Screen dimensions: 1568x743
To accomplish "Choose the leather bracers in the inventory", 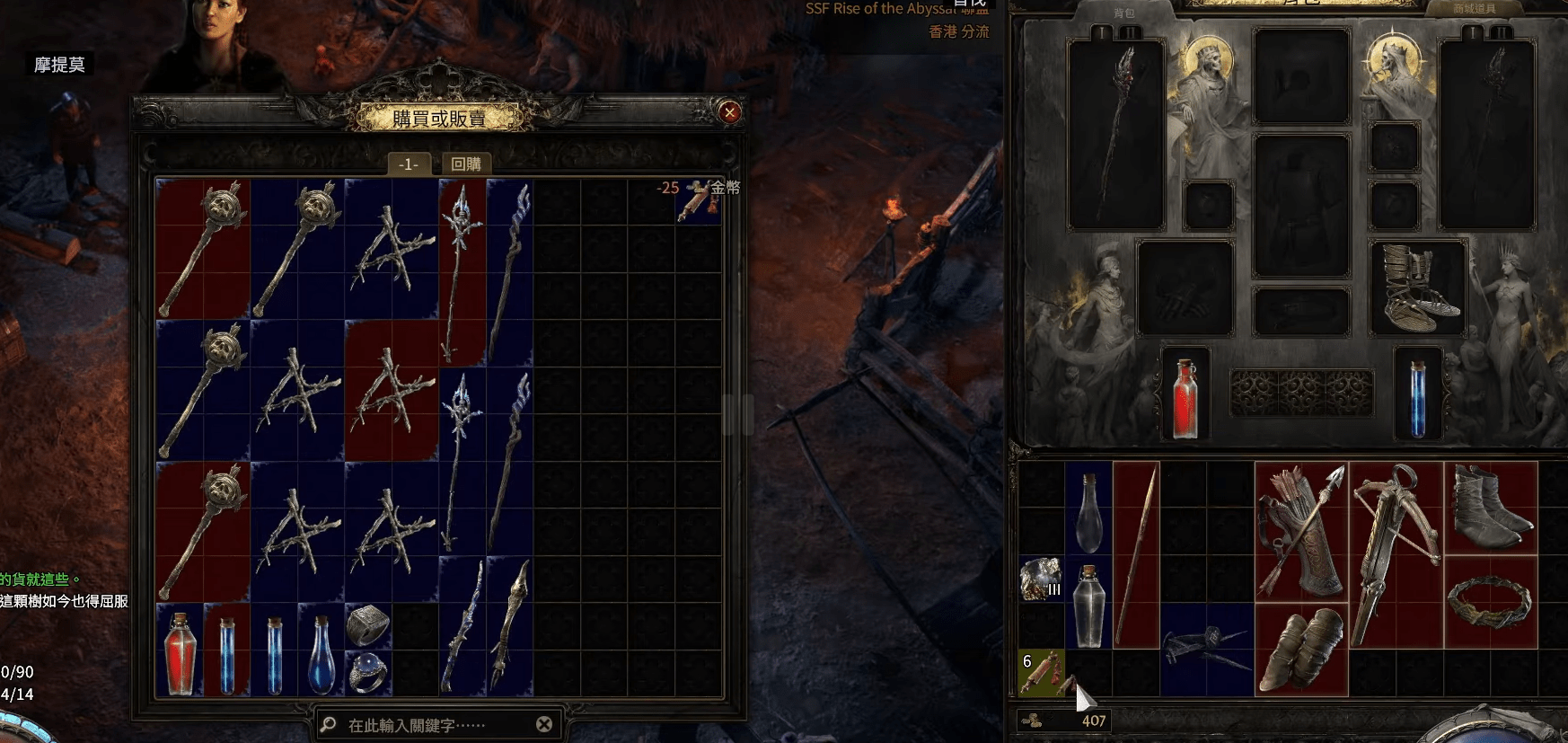I will tap(1300, 650).
